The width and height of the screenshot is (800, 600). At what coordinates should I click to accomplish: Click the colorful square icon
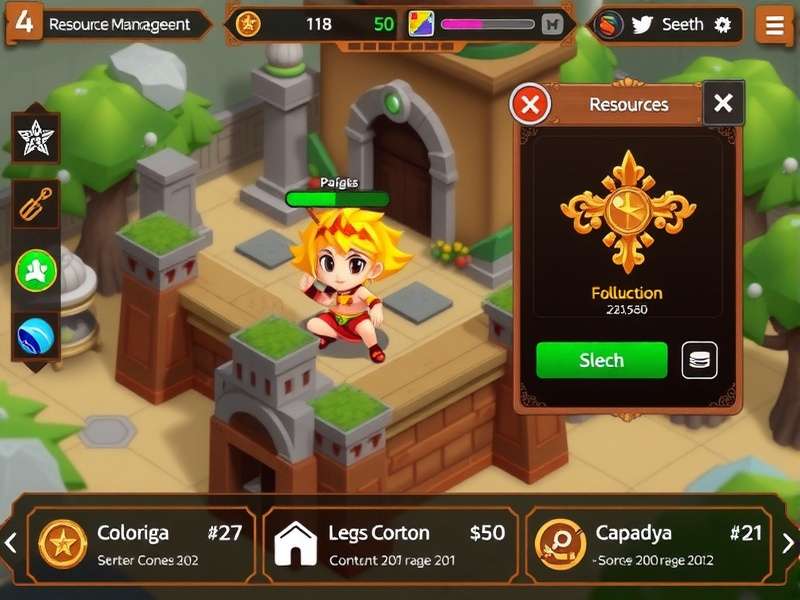[421, 25]
